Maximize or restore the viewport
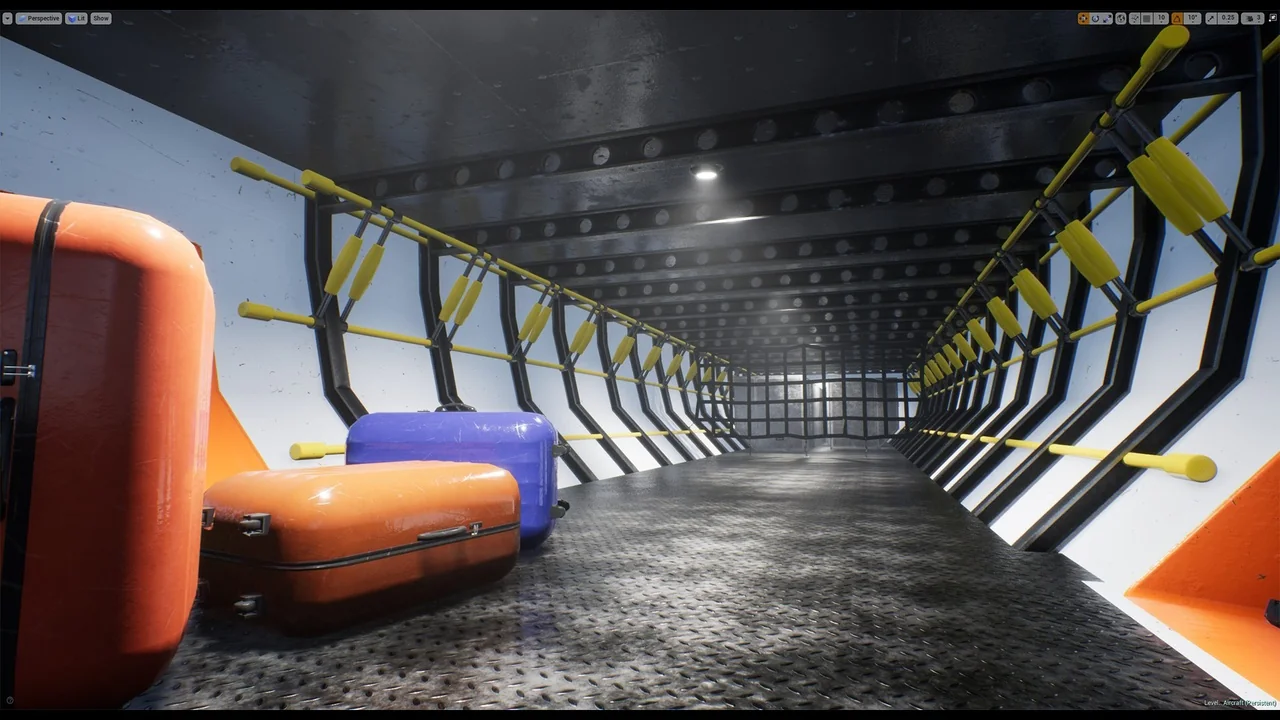The image size is (1280, 720). [x=1273, y=18]
